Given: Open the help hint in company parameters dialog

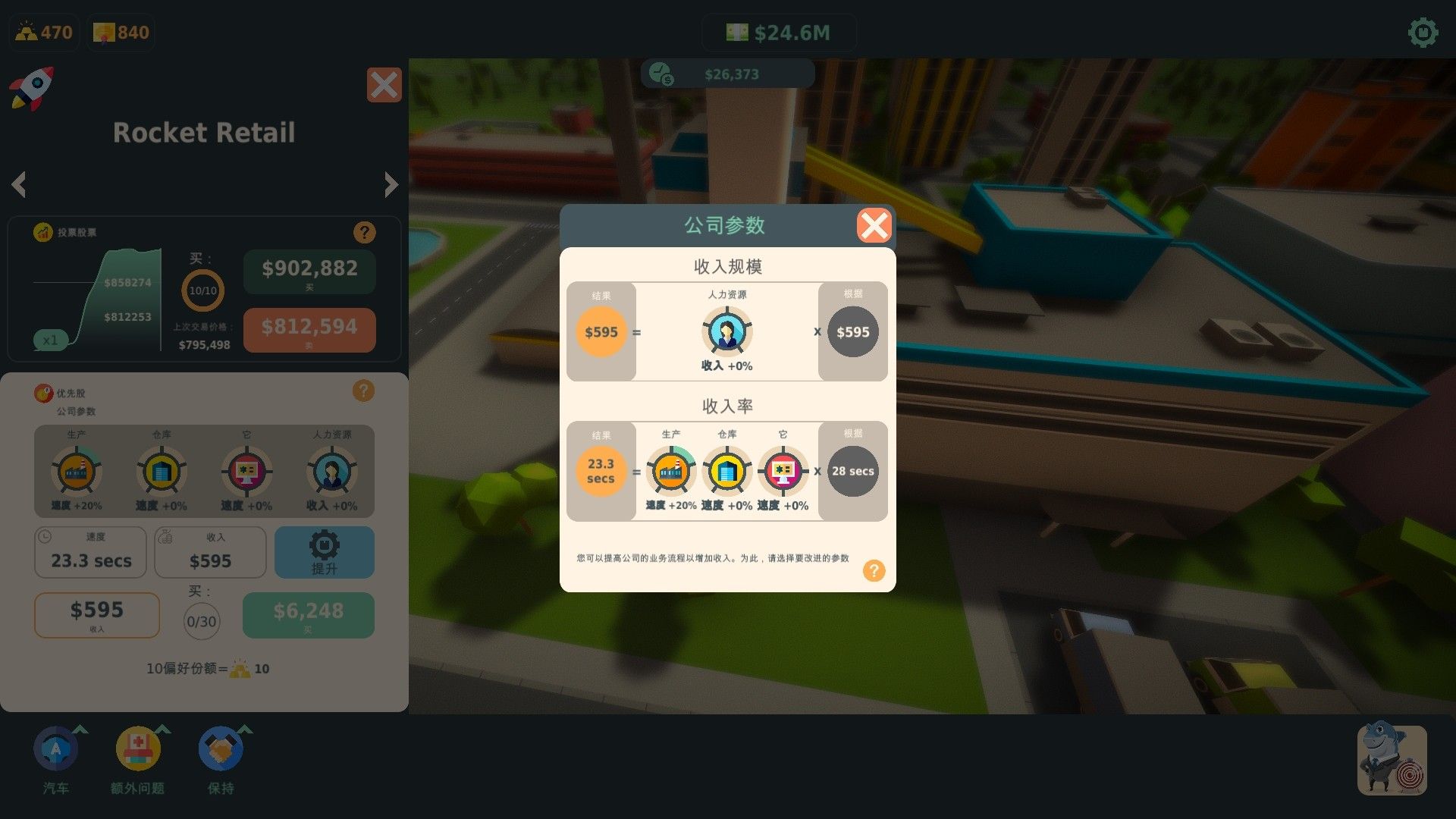Looking at the screenshot, I should point(874,570).
